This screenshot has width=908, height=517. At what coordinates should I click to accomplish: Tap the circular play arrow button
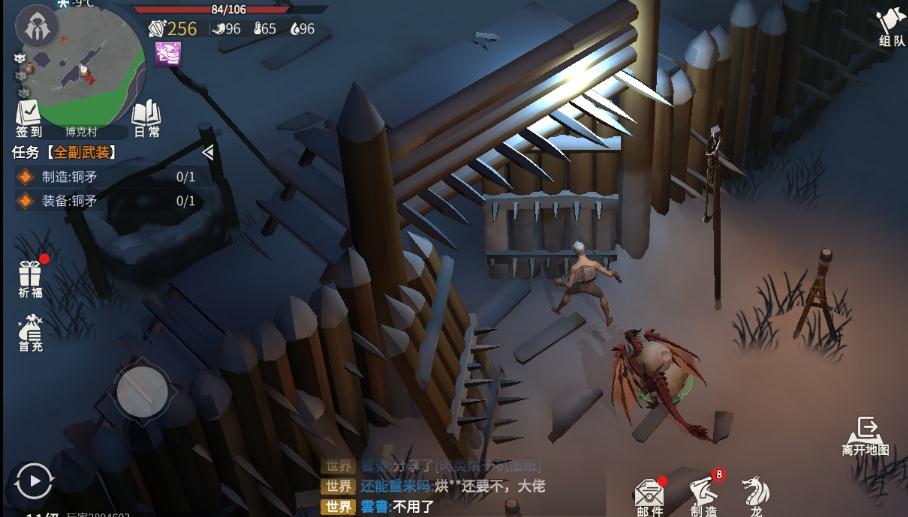[35, 481]
